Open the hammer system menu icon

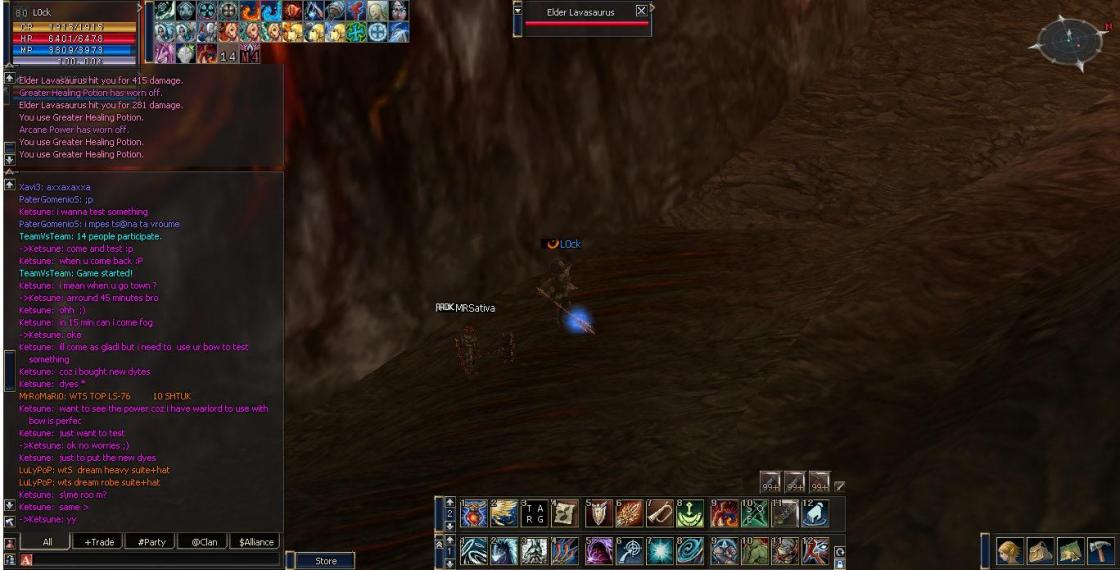point(1101,550)
